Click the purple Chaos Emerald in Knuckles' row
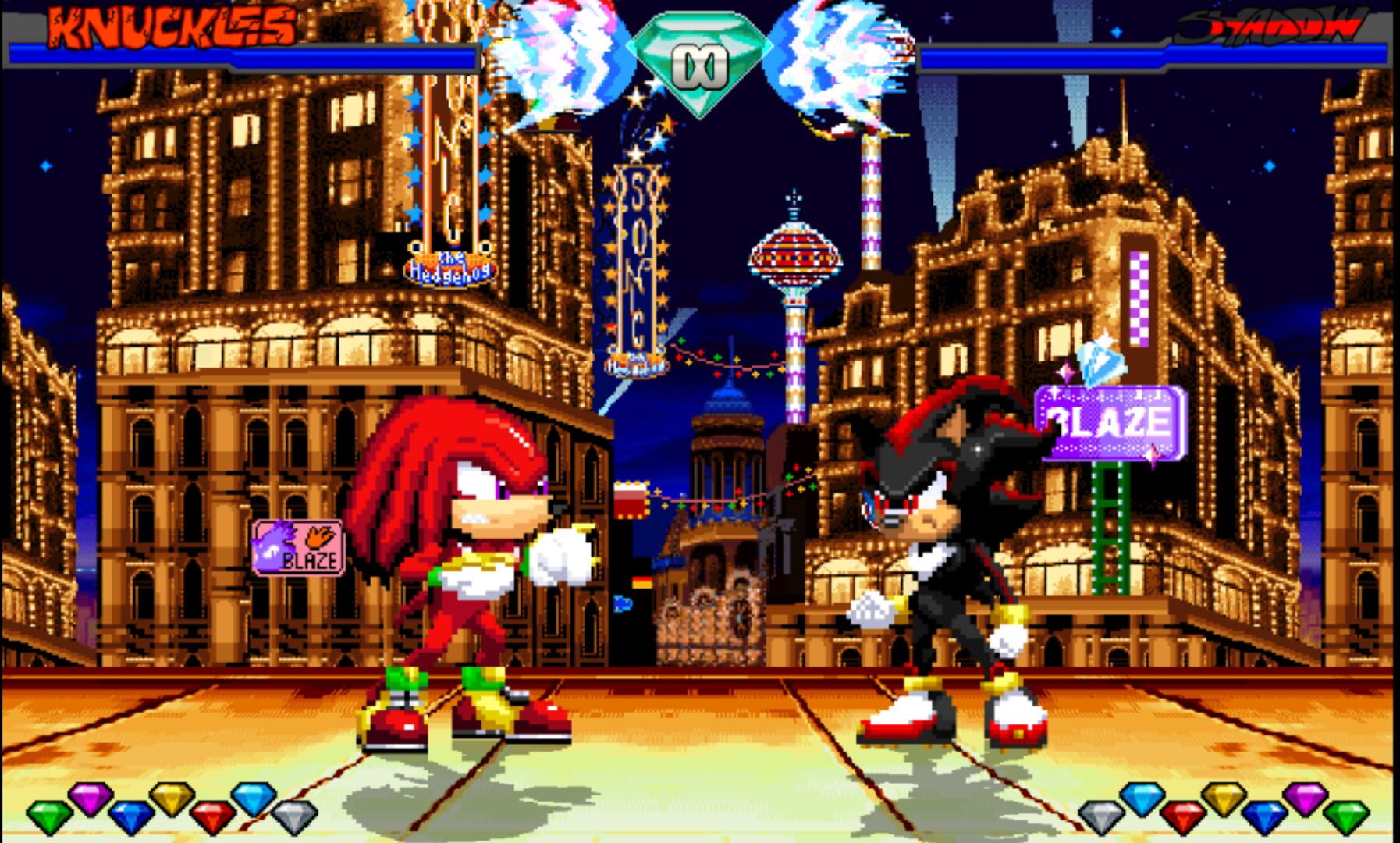The width and height of the screenshot is (1400, 843). [x=92, y=804]
